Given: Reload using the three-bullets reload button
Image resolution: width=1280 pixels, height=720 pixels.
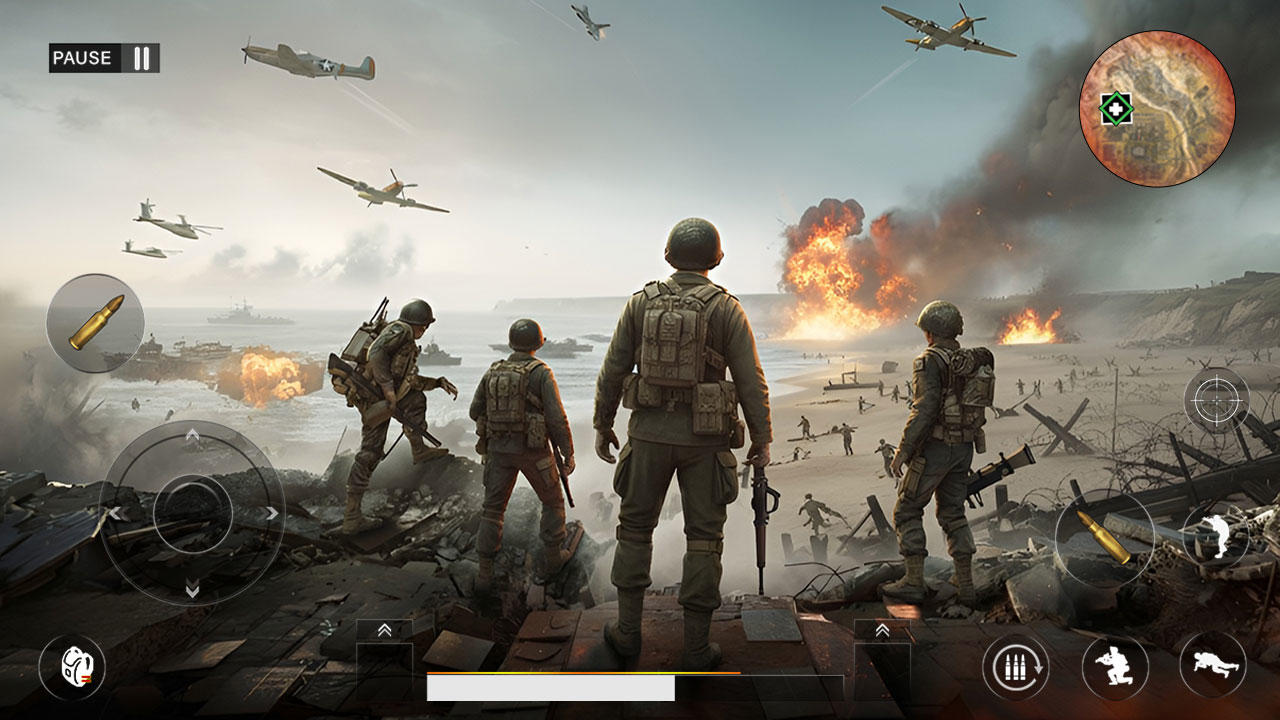Looking at the screenshot, I should click(x=1015, y=667).
